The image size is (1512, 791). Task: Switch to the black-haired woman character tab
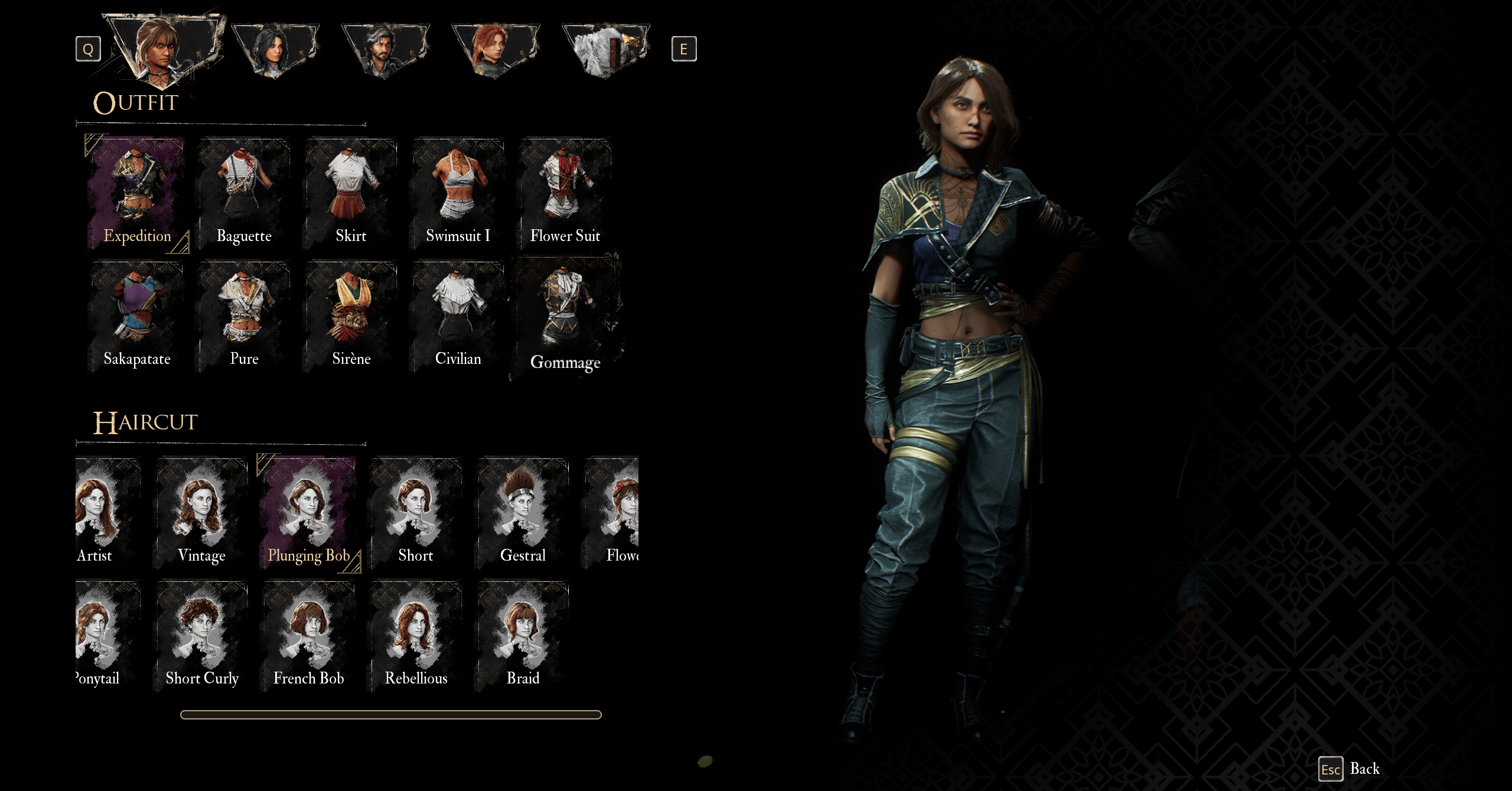tap(275, 49)
